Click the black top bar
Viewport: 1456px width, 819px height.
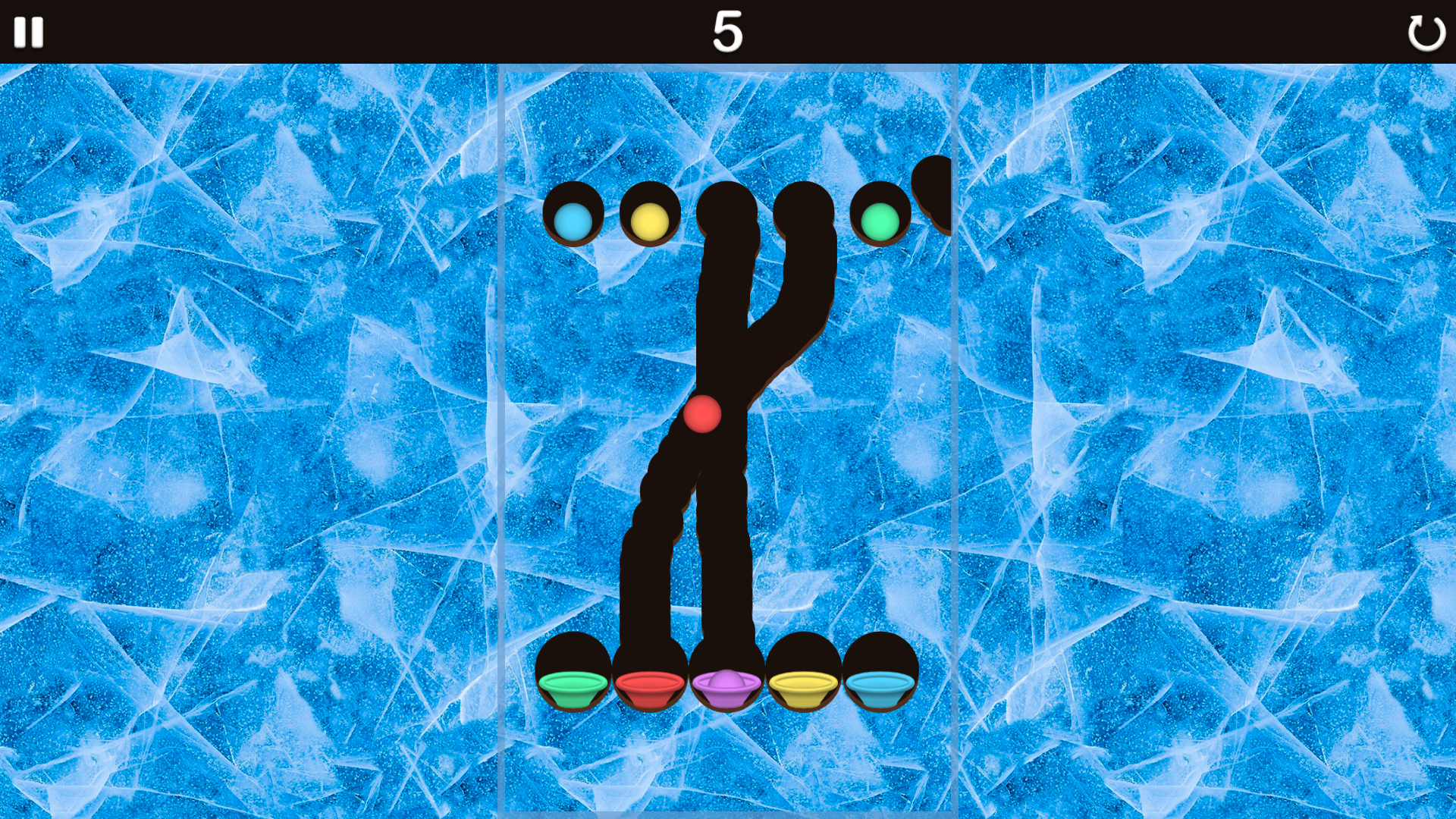[379, 32]
